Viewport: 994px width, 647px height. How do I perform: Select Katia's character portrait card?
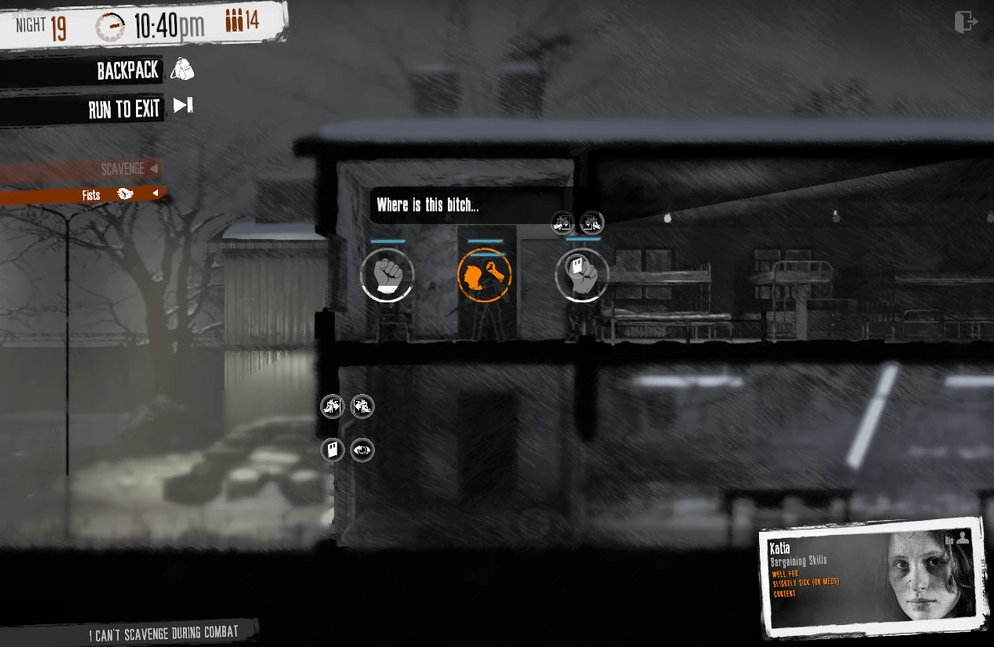[871, 577]
